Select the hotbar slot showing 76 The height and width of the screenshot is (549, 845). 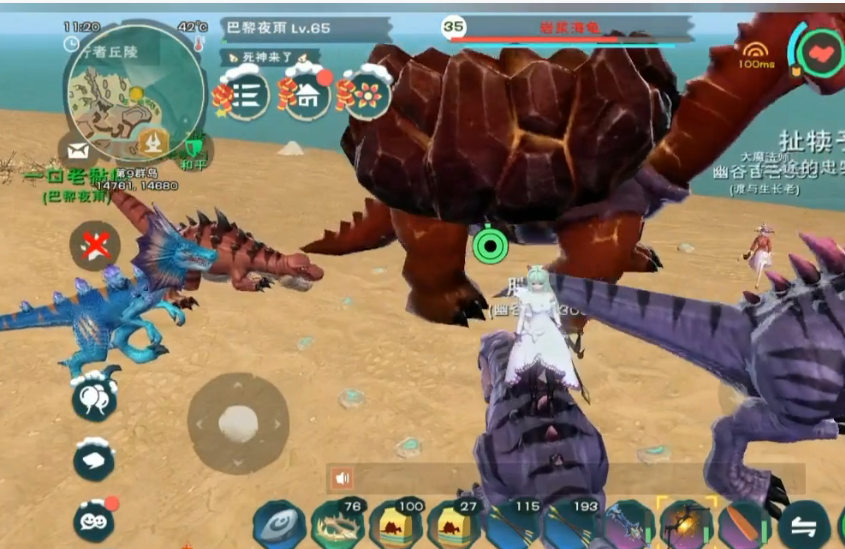[338, 524]
